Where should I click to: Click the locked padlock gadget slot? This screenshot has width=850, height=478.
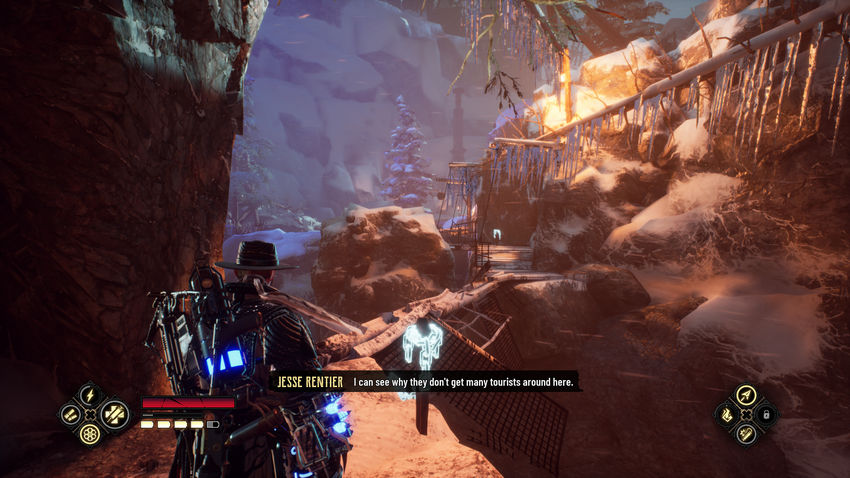point(766,414)
